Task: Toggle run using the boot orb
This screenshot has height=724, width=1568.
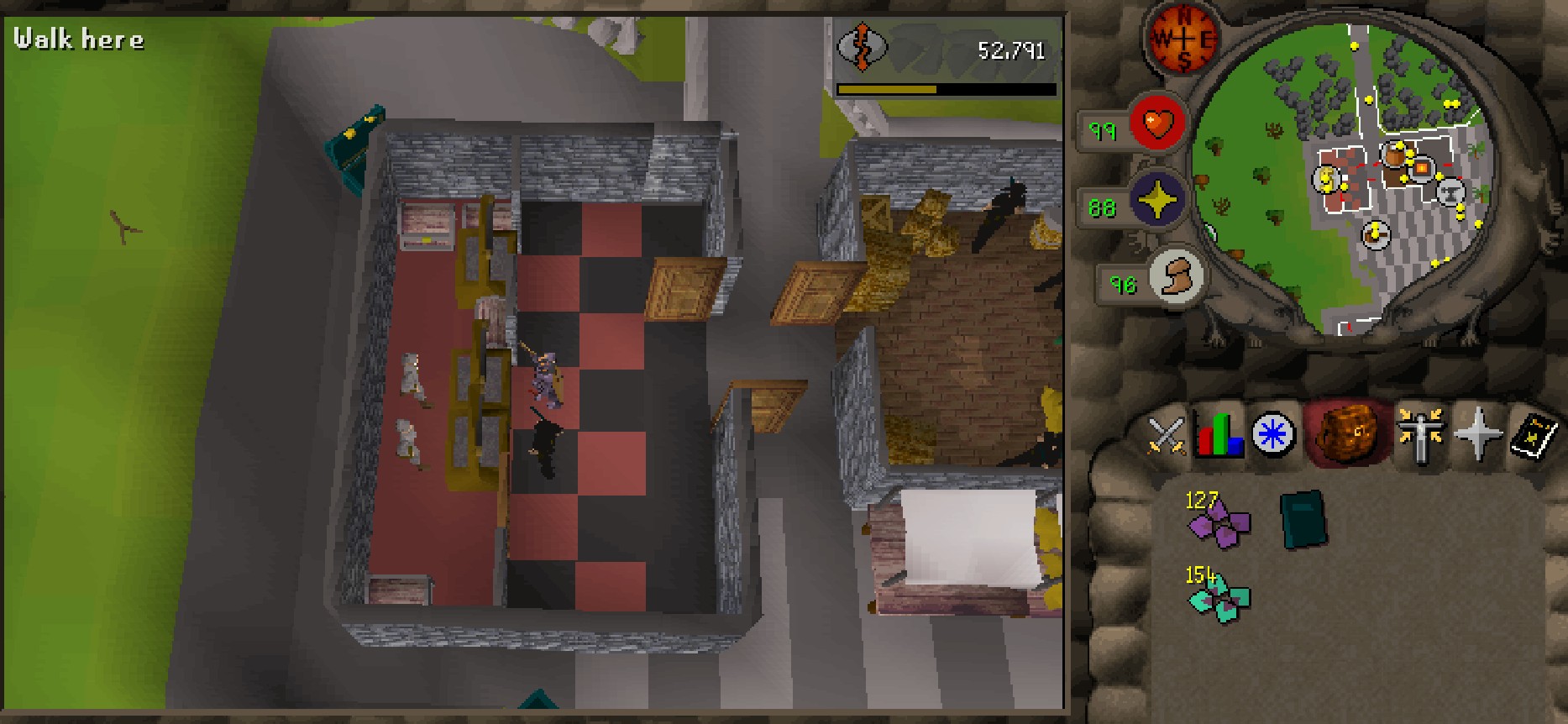Action: [x=1174, y=276]
